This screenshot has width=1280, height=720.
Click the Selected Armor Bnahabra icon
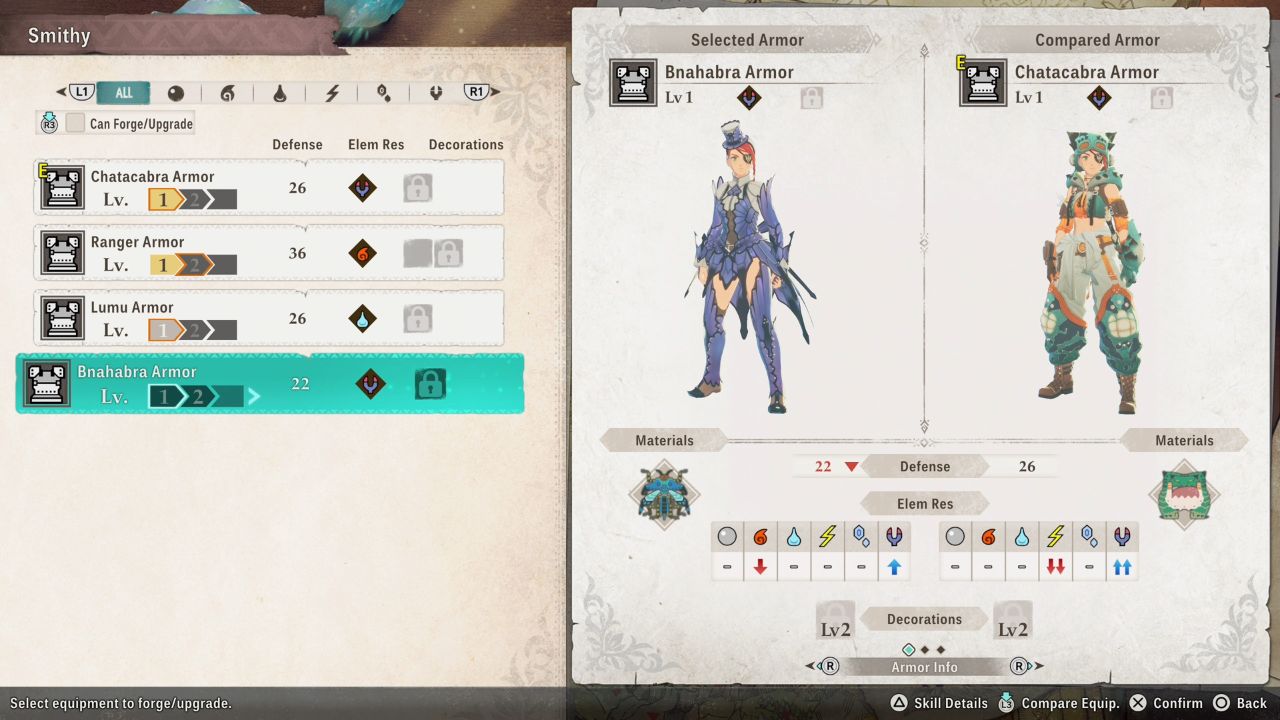click(x=634, y=83)
